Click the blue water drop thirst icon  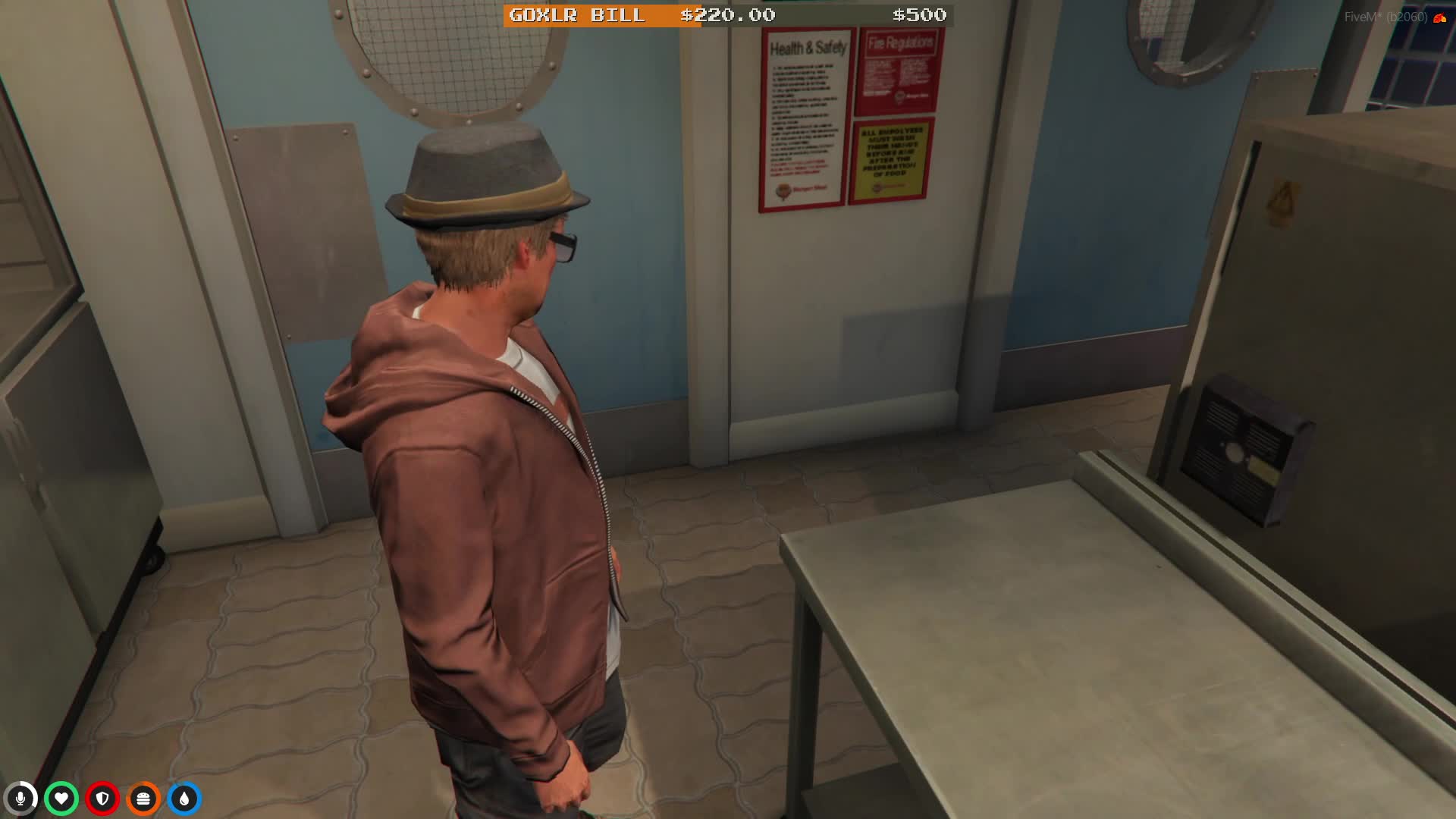point(184,799)
